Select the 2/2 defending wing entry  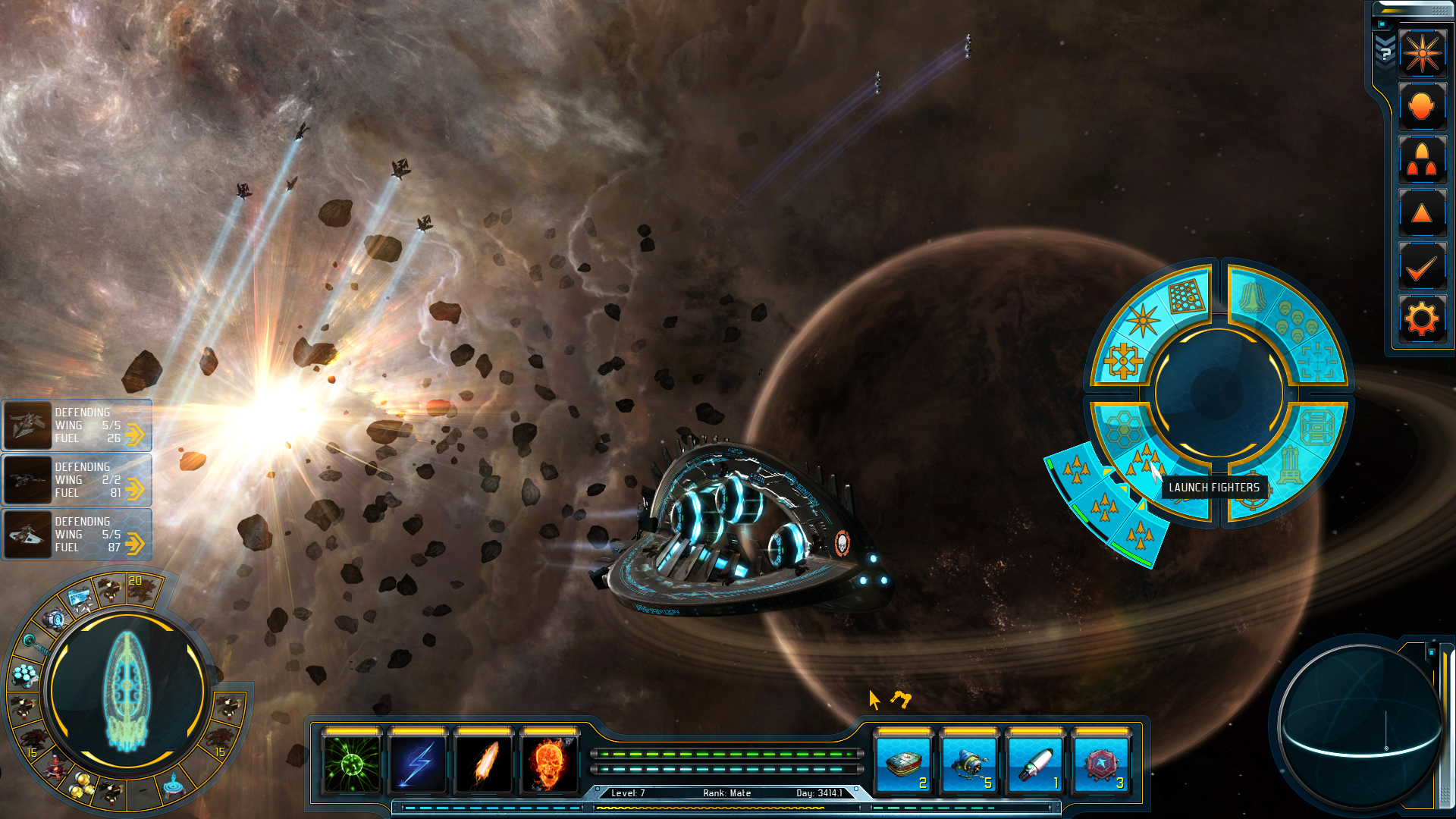point(77,480)
